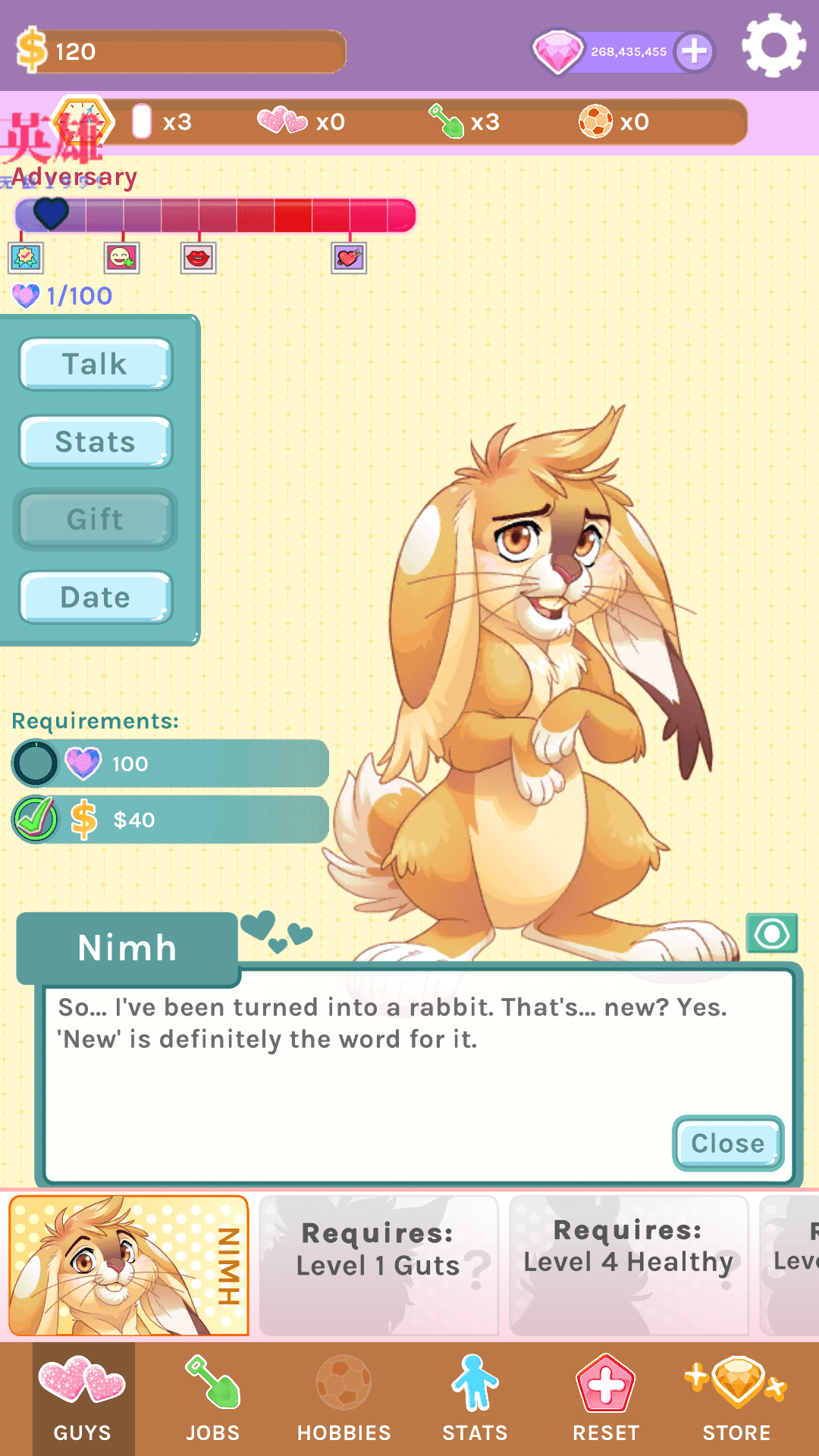Close the dialogue box
Image resolution: width=819 pixels, height=1456 pixels.
point(727,1143)
